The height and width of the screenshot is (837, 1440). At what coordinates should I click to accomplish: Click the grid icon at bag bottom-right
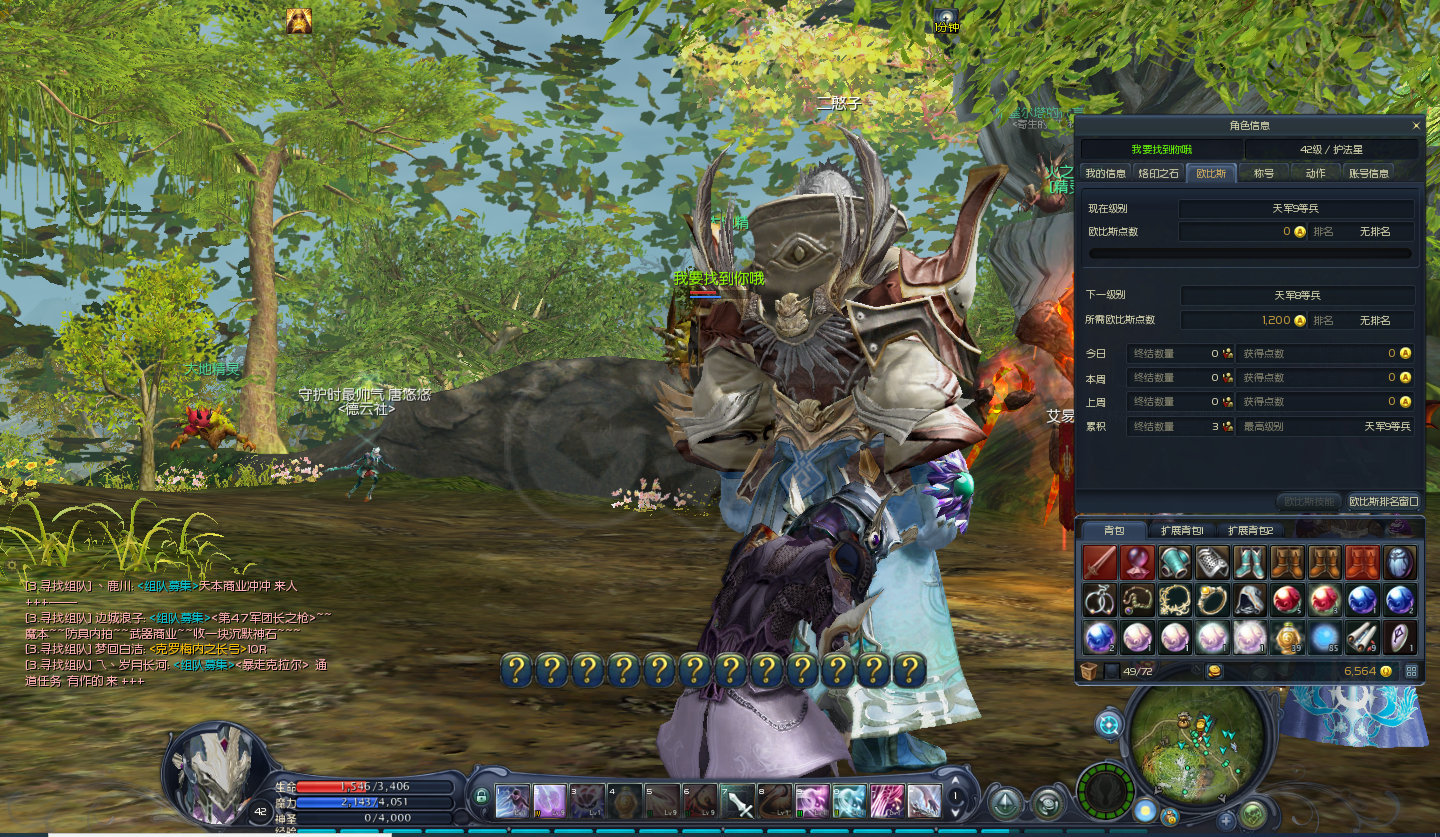coord(1411,671)
